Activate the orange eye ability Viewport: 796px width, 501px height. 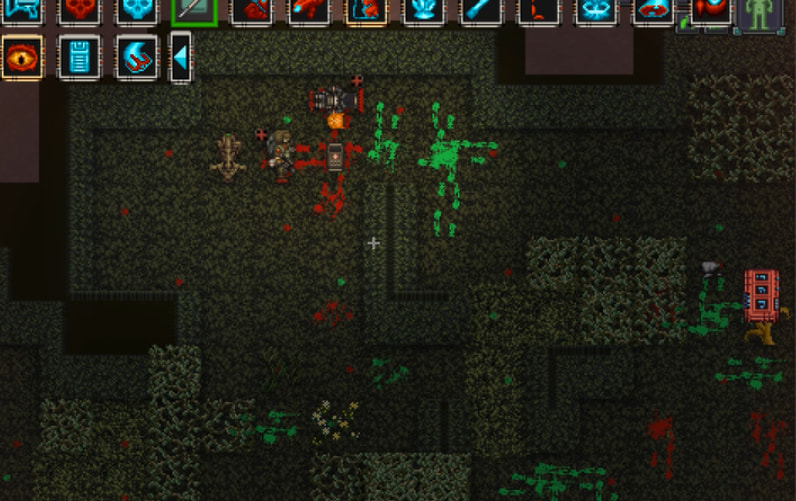[22, 57]
